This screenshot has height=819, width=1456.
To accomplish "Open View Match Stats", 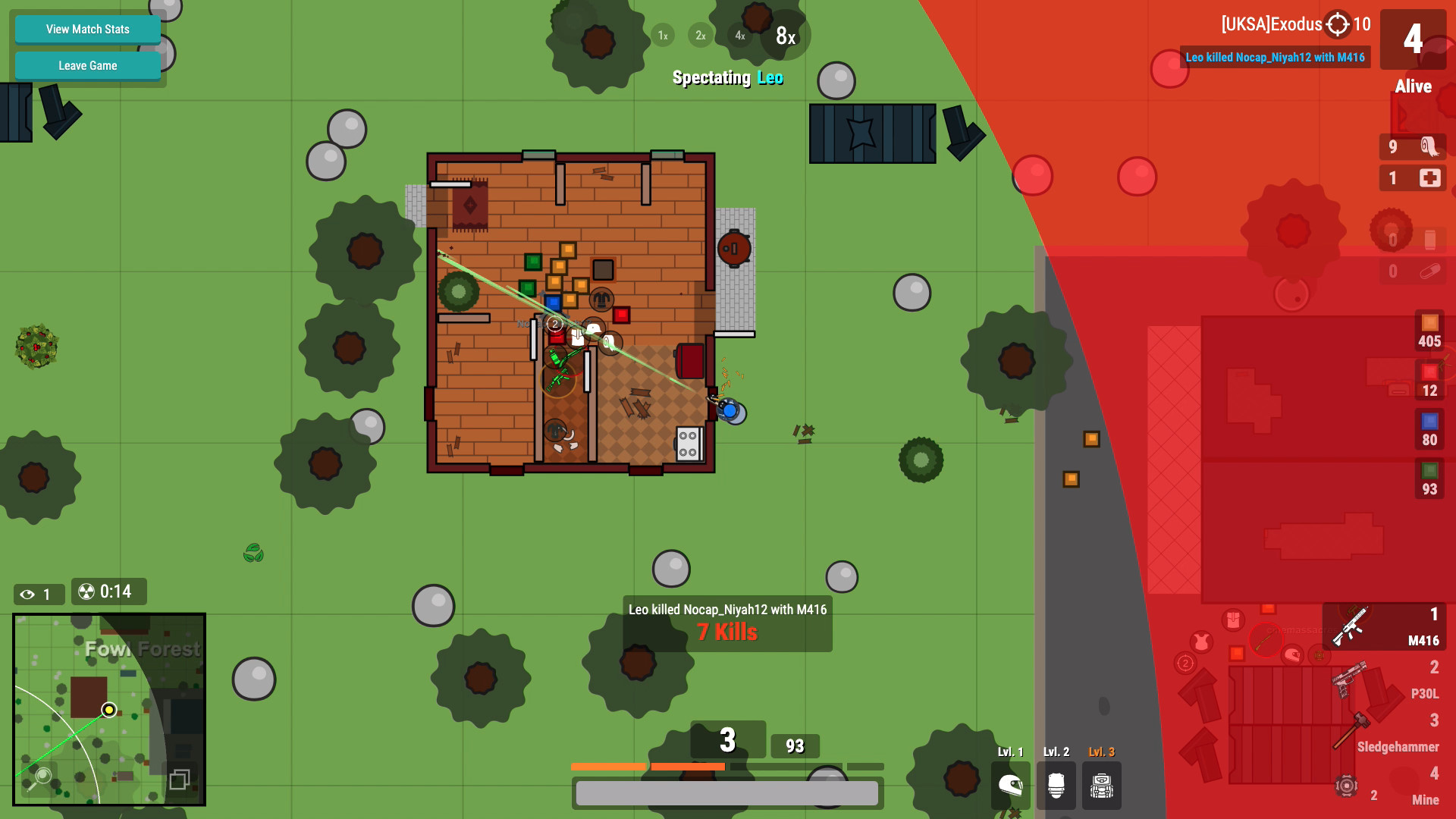I will (x=86, y=29).
